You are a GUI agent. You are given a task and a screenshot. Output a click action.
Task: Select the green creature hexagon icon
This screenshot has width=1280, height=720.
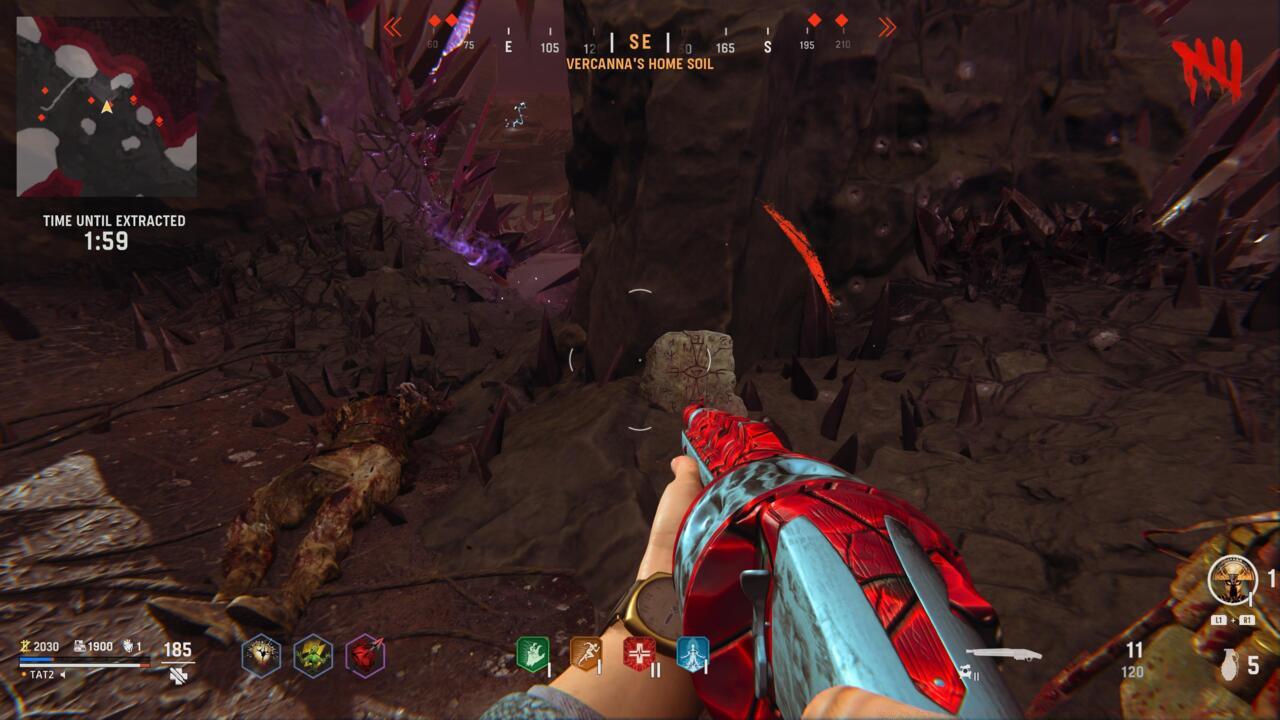pos(313,656)
